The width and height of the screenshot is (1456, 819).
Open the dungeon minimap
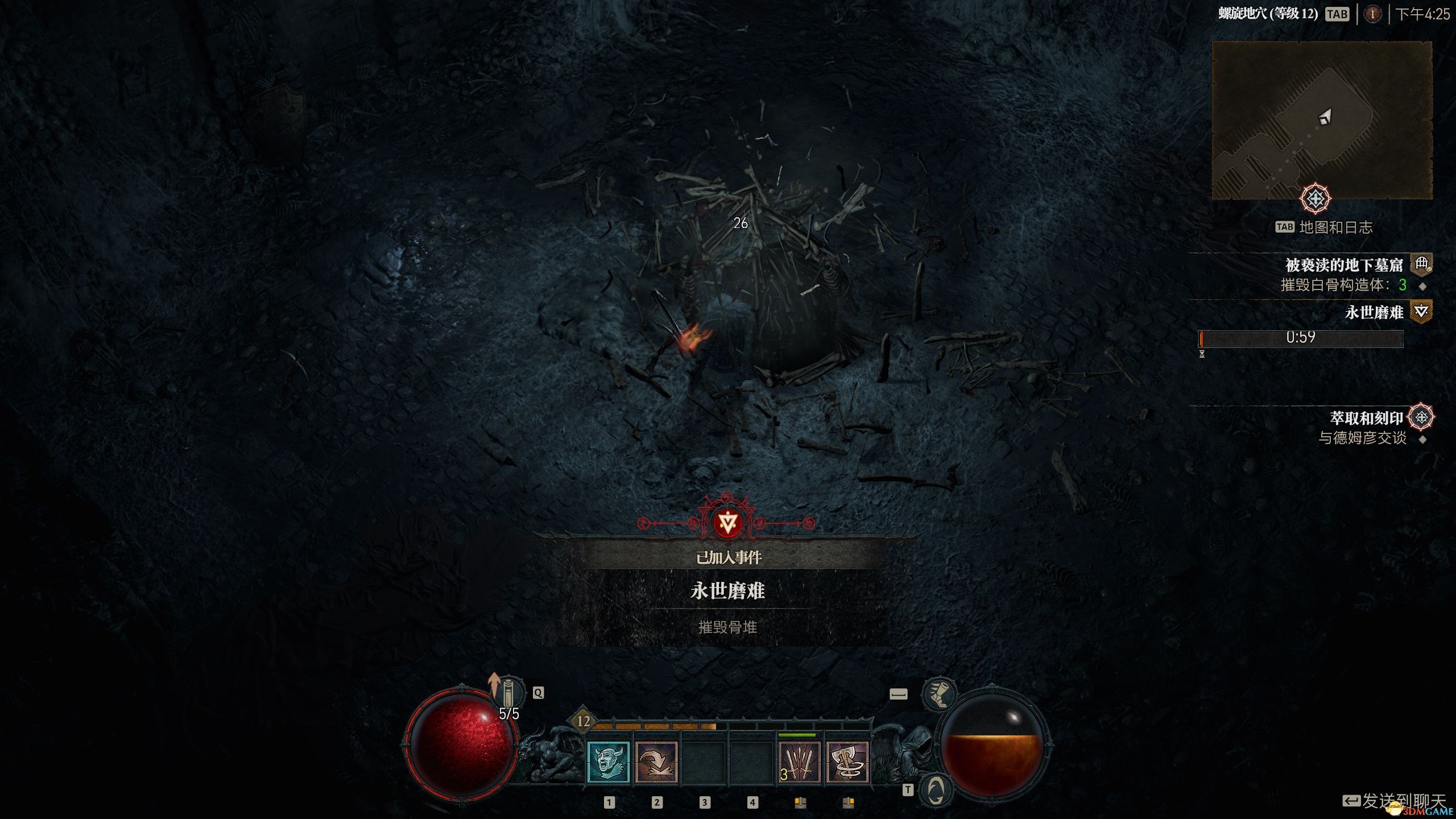pyautogui.click(x=1322, y=120)
